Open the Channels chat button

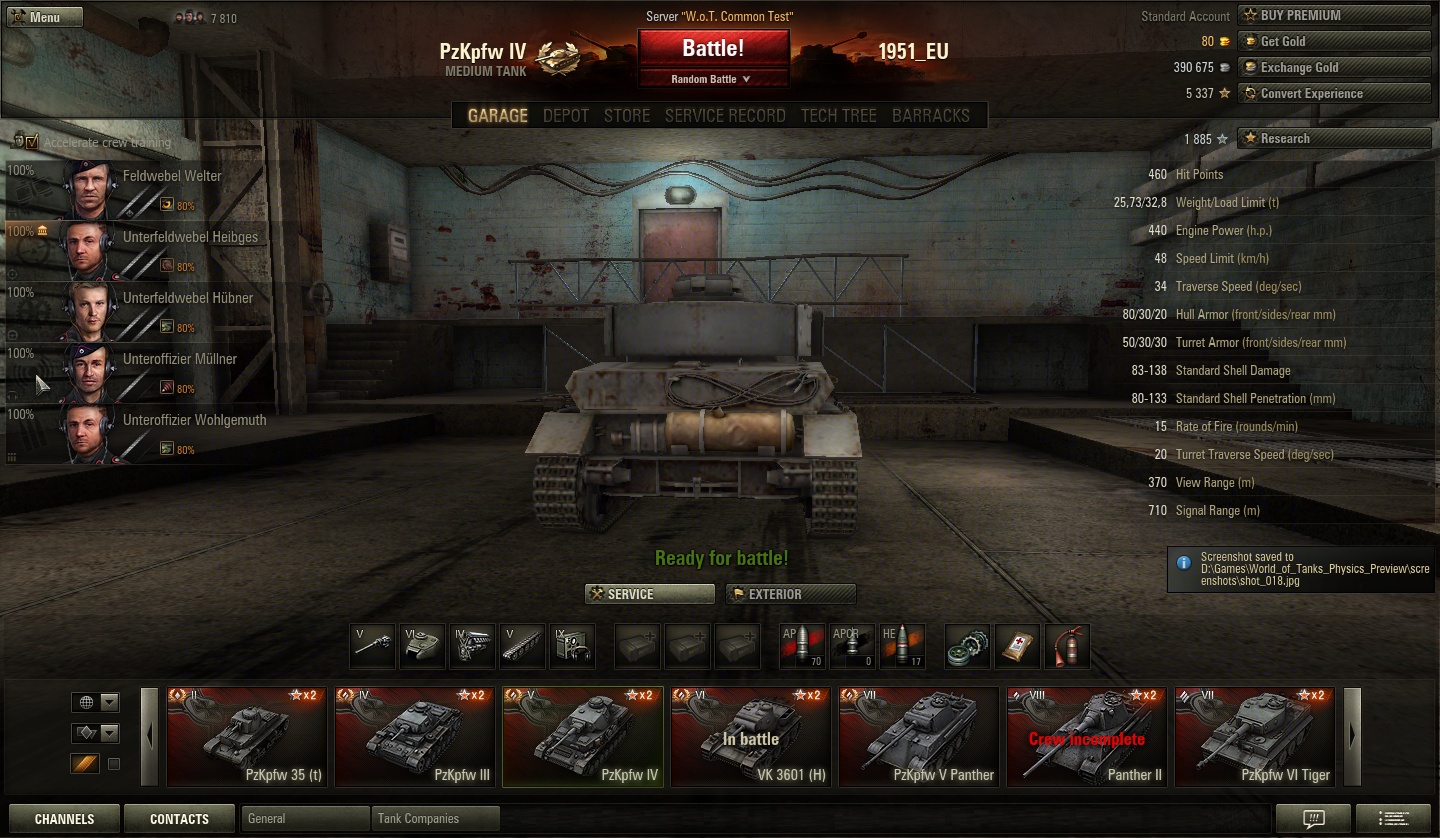tap(64, 819)
